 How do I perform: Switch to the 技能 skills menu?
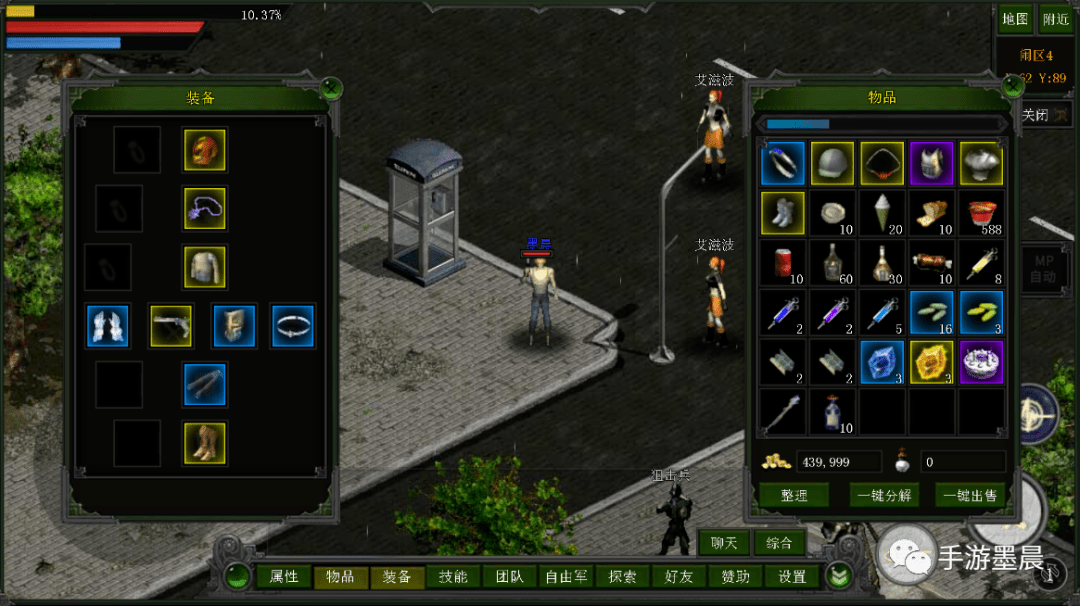tap(452, 577)
